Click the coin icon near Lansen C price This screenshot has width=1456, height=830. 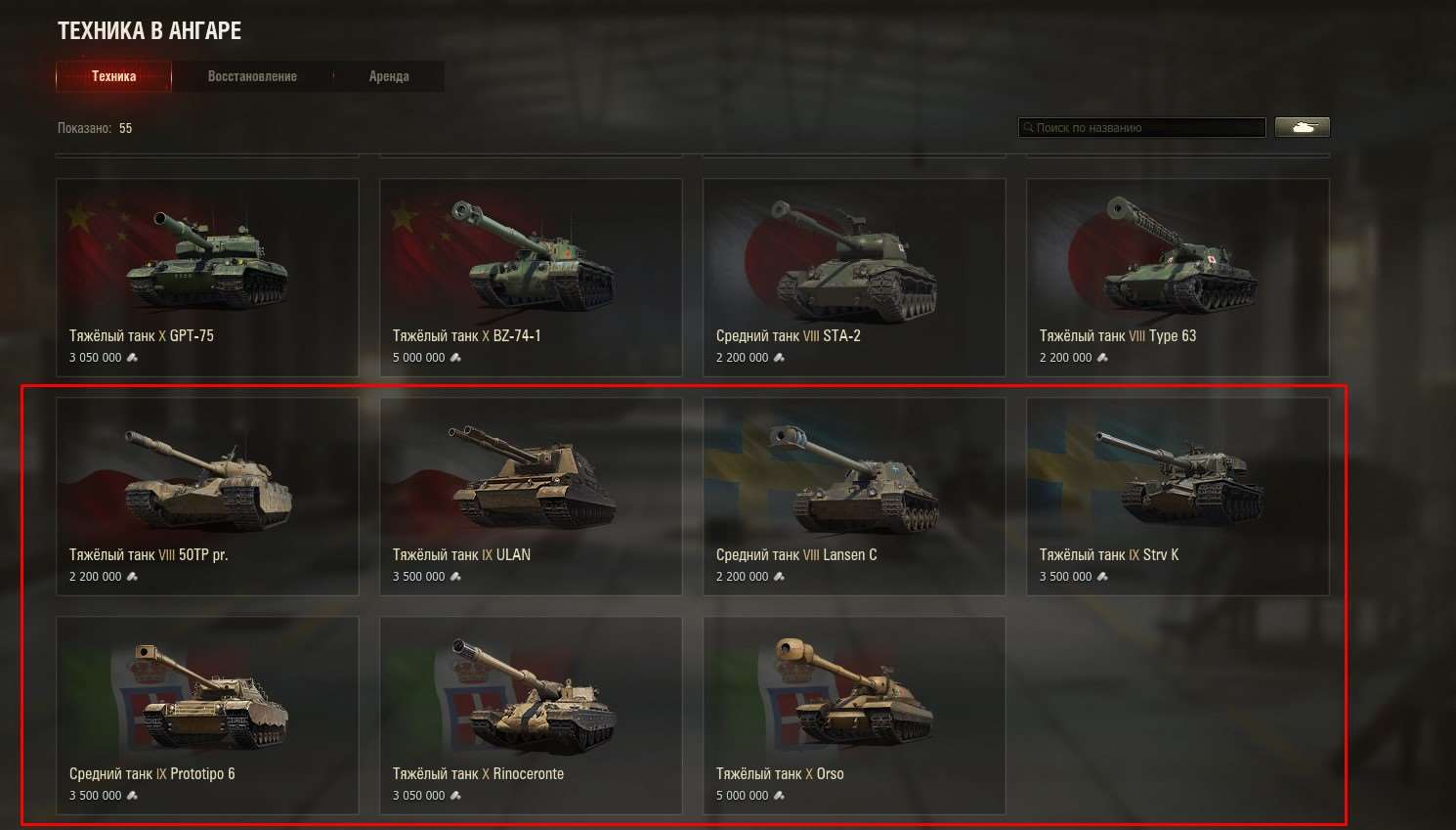779,577
